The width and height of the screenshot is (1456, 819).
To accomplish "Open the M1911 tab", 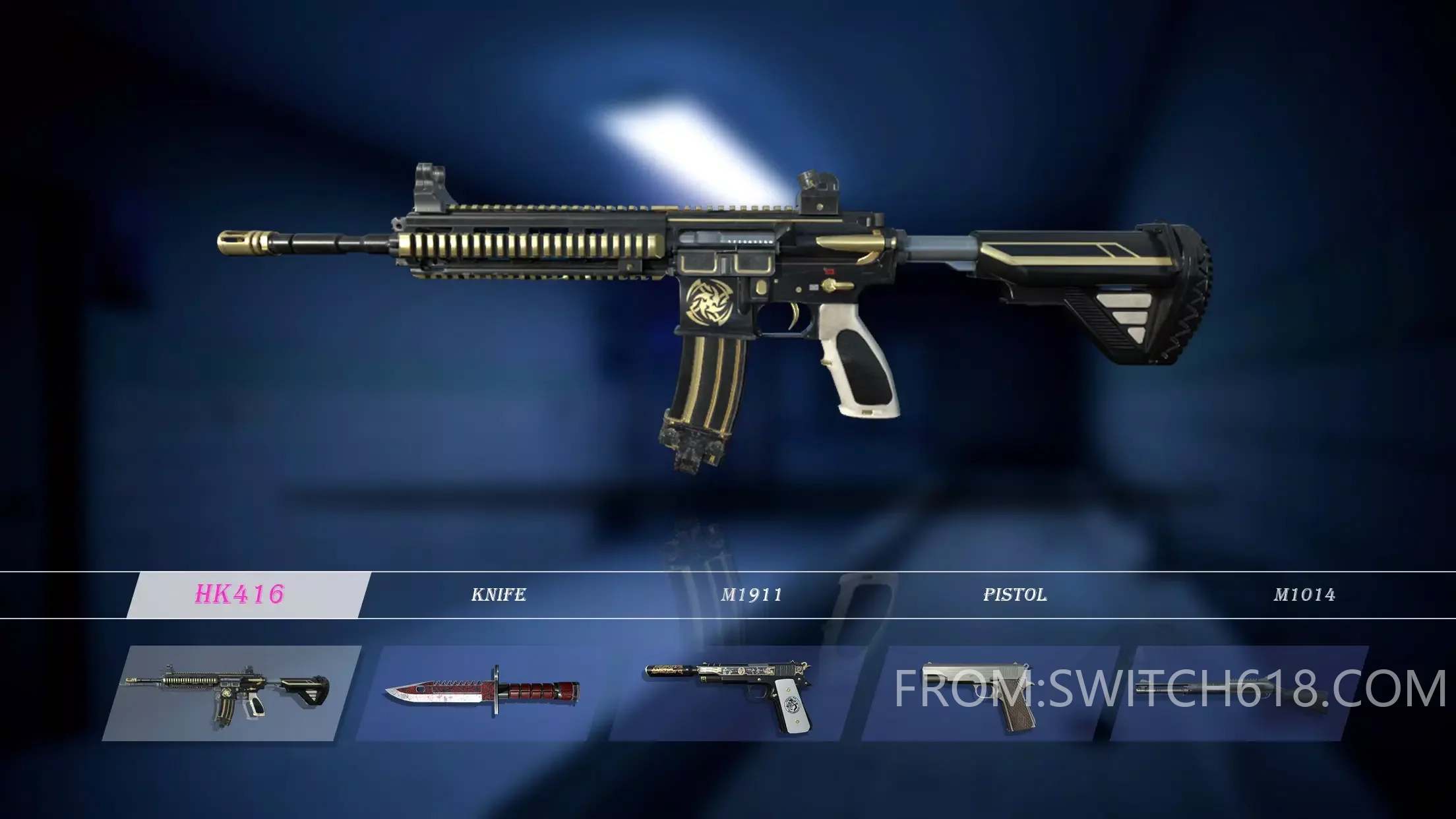I will 751,595.
